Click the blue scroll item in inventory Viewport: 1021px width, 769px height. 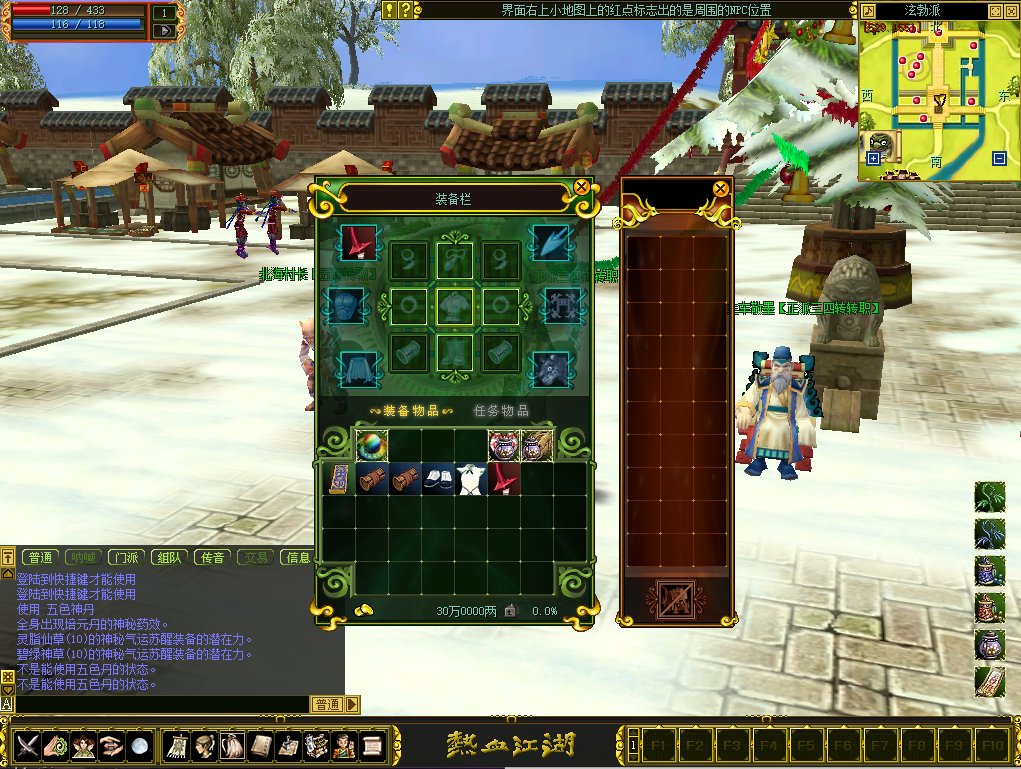click(339, 479)
